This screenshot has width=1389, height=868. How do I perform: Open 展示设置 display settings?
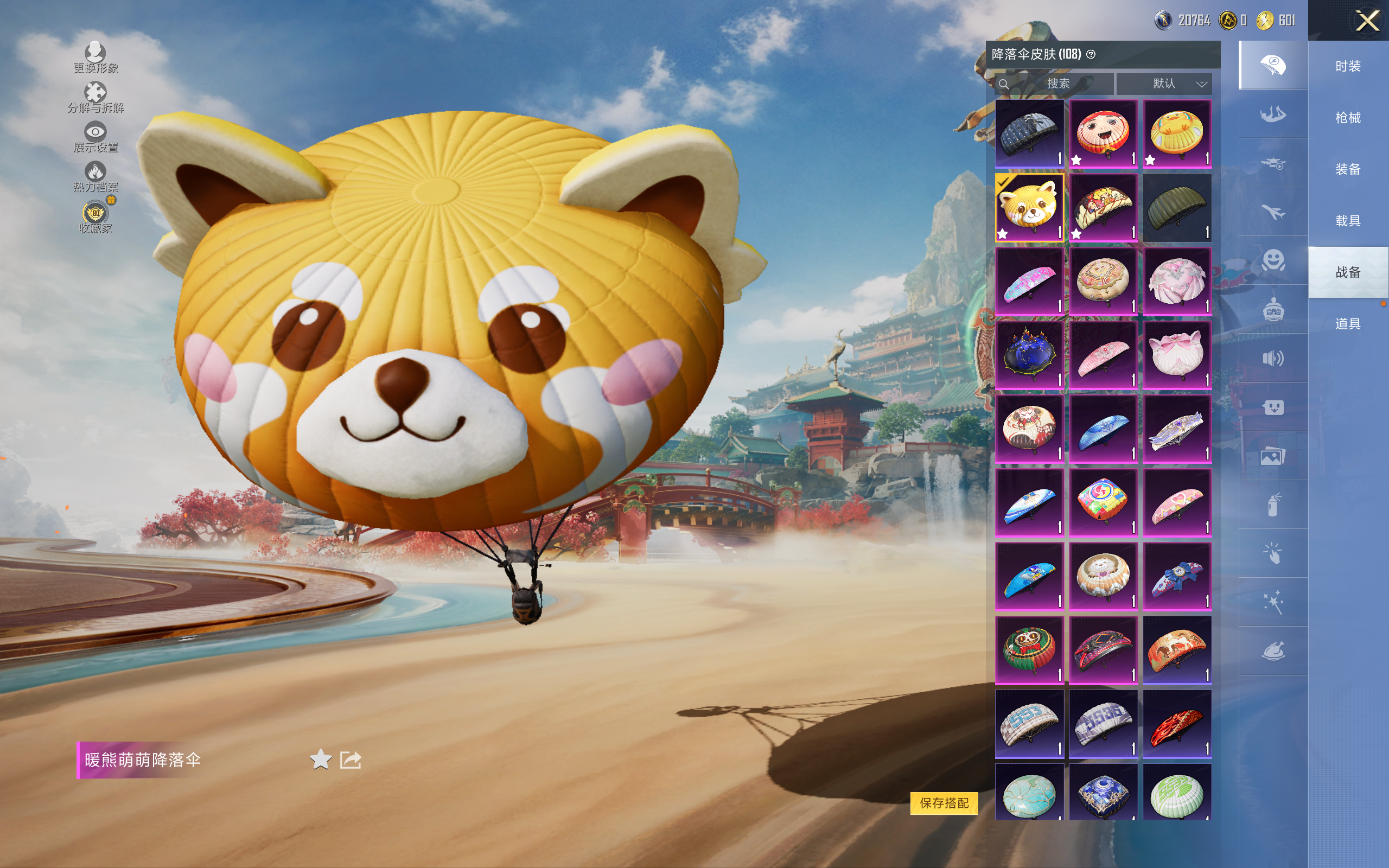pyautogui.click(x=95, y=137)
